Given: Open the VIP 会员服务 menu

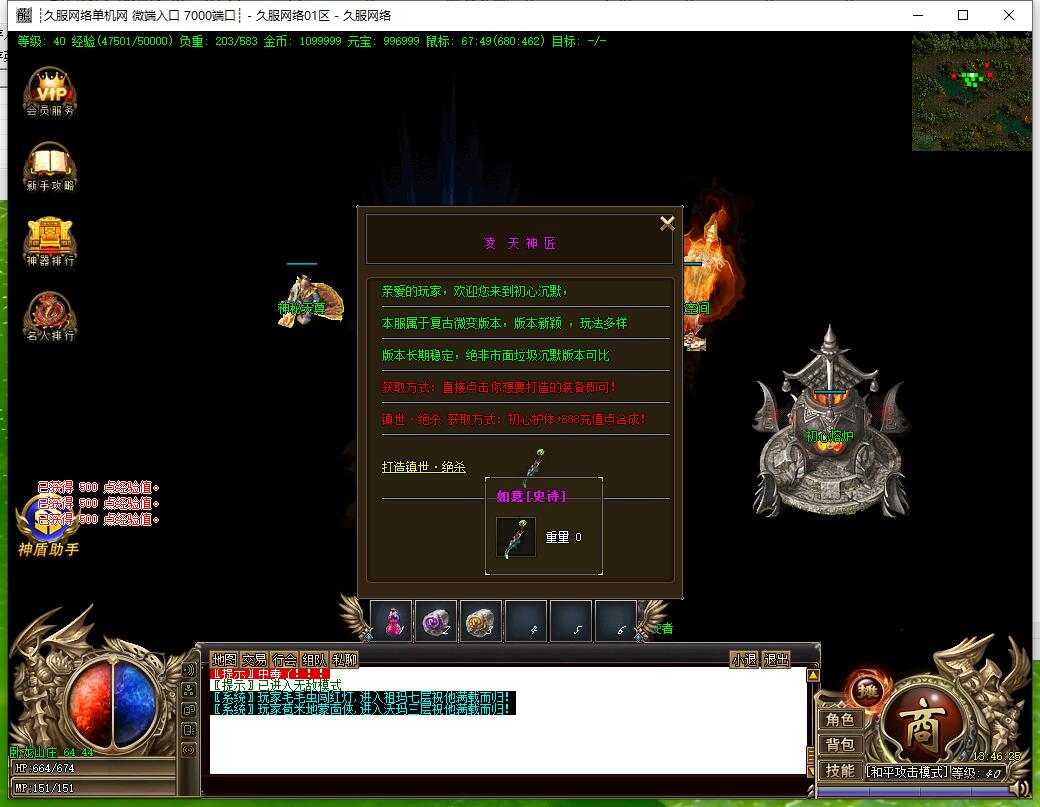Looking at the screenshot, I should coord(50,92).
